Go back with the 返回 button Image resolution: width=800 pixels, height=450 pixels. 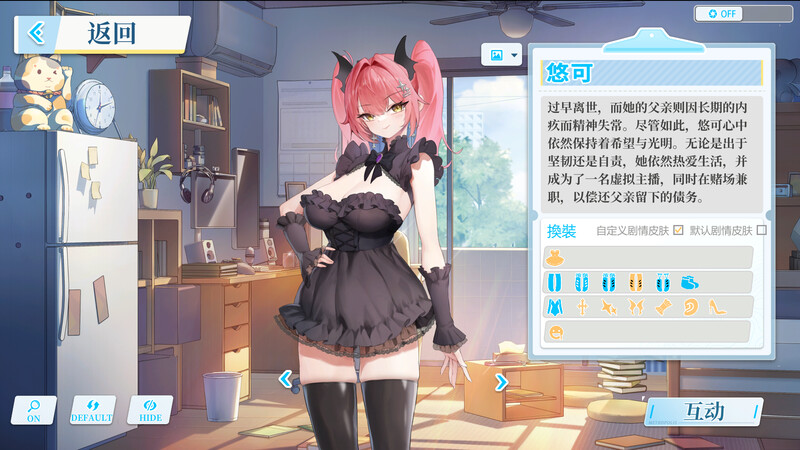pos(100,33)
